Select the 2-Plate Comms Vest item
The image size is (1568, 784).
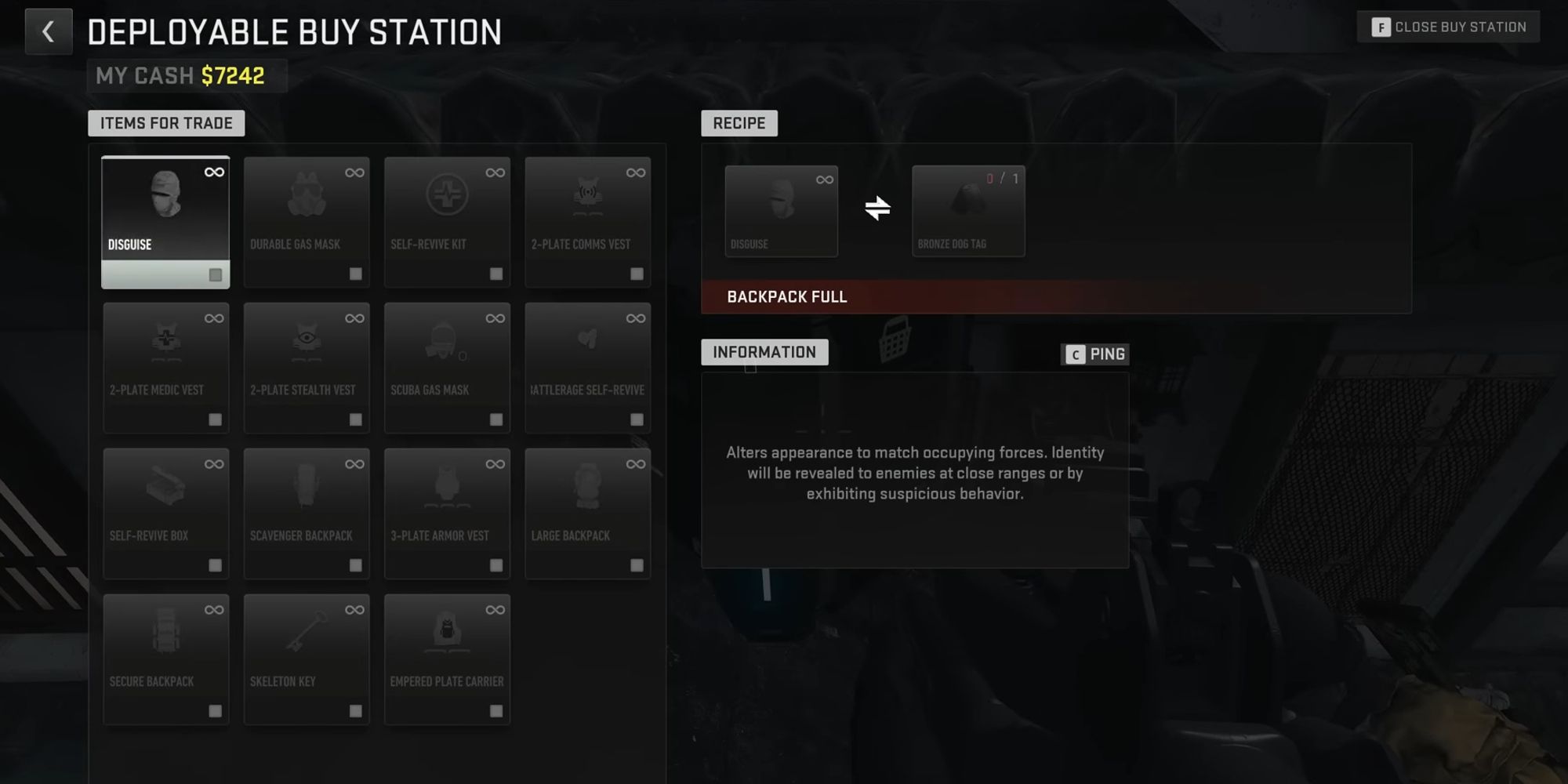(588, 200)
